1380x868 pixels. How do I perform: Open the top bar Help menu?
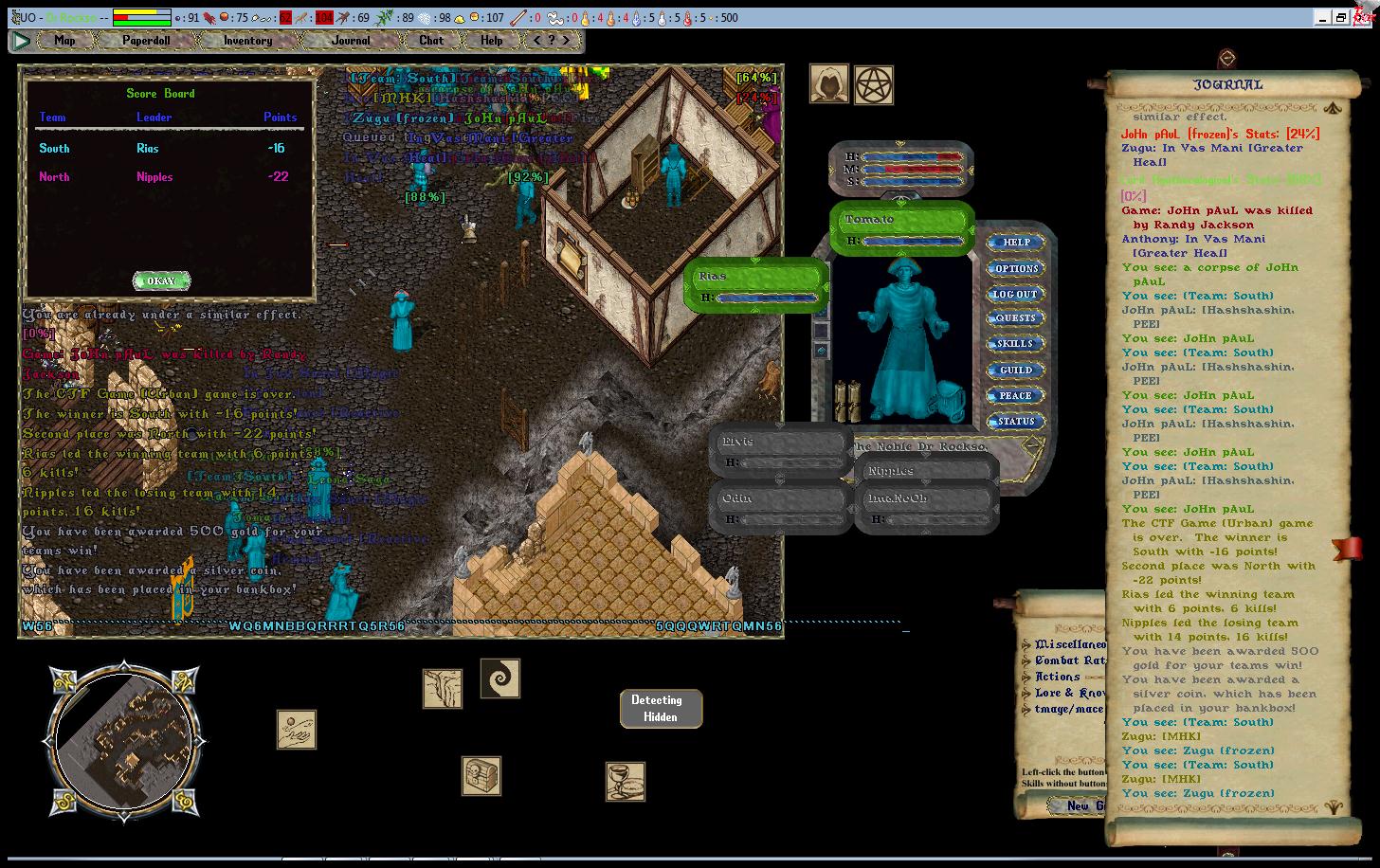(491, 41)
